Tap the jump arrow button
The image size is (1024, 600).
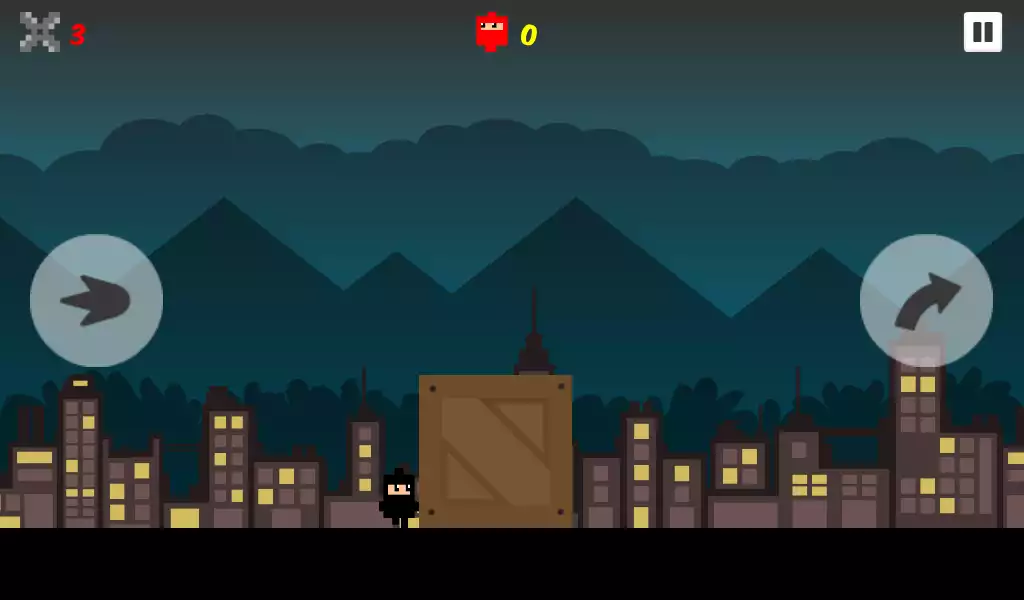click(x=926, y=300)
